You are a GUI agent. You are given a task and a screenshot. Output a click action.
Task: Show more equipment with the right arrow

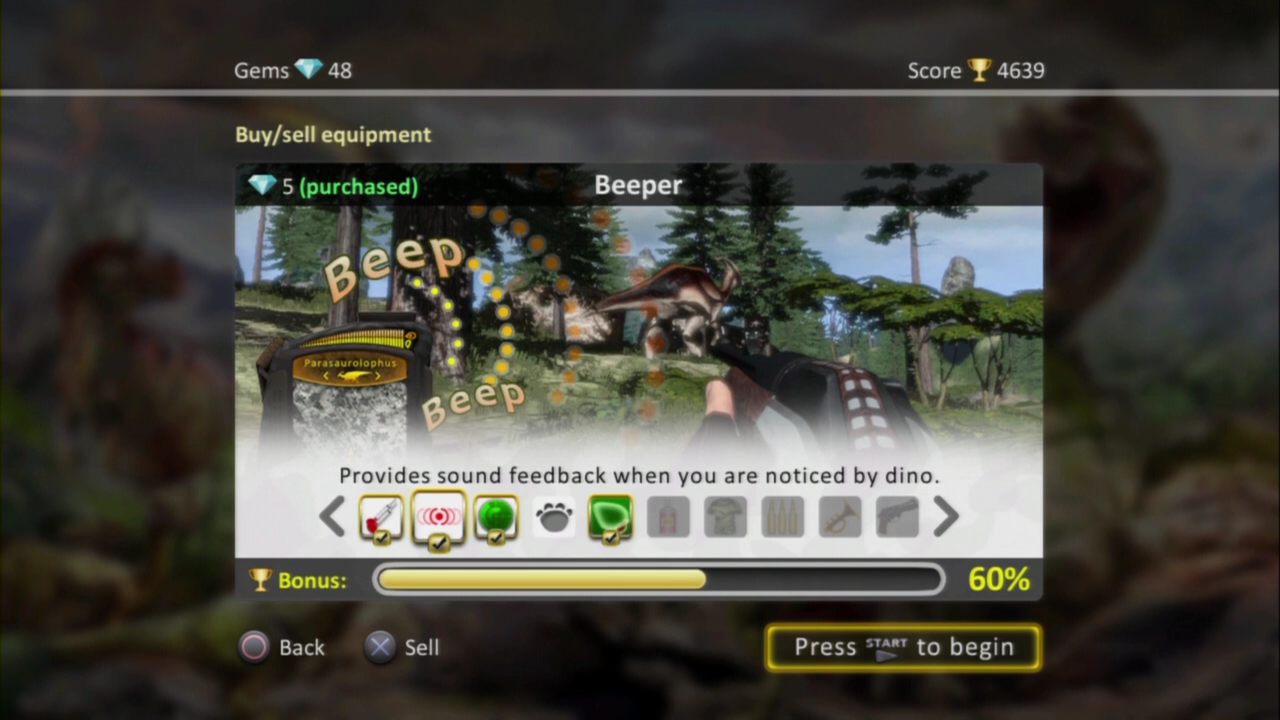pyautogui.click(x=945, y=517)
